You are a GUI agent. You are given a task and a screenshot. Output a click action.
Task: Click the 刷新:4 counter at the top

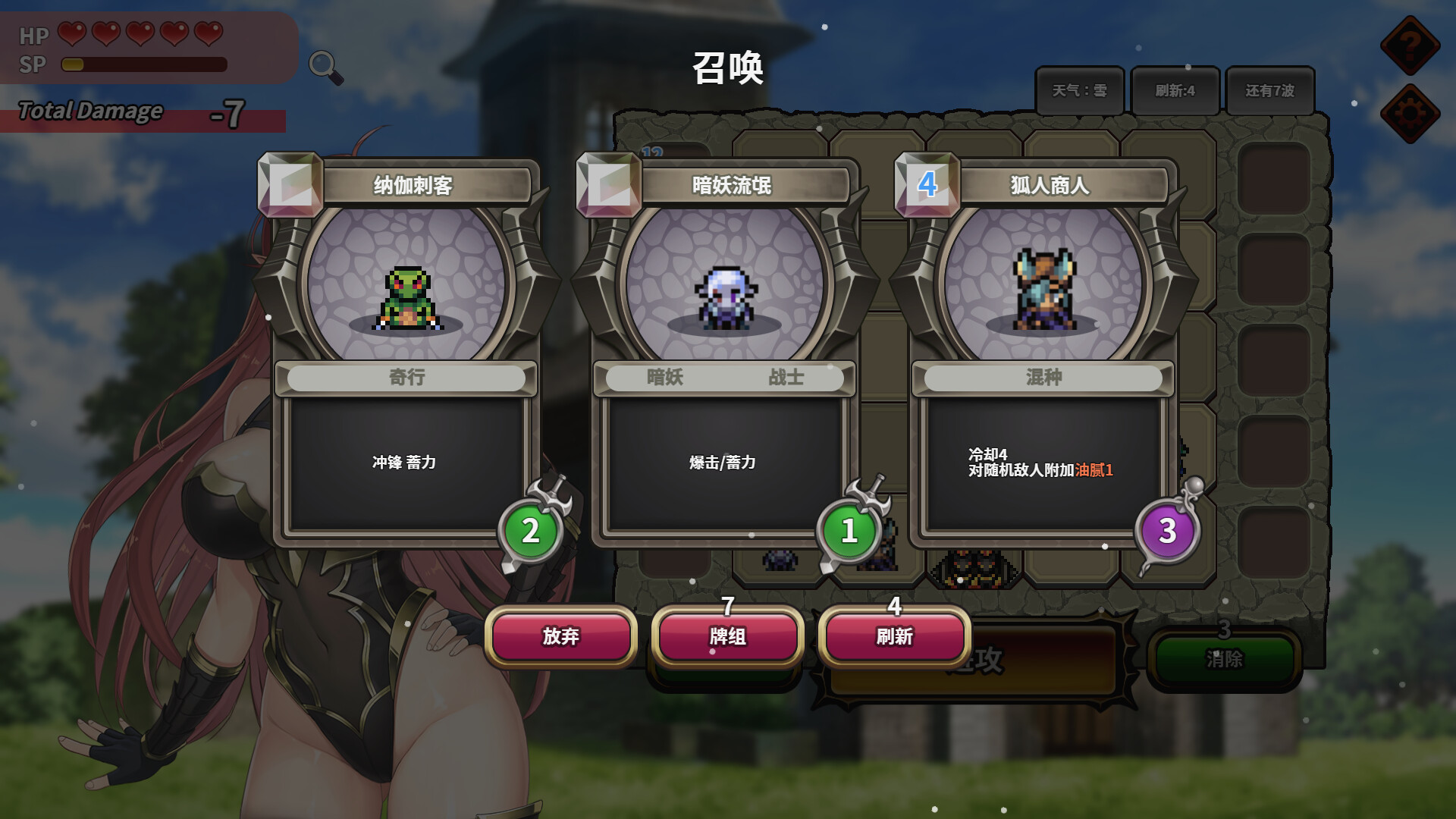1175,90
